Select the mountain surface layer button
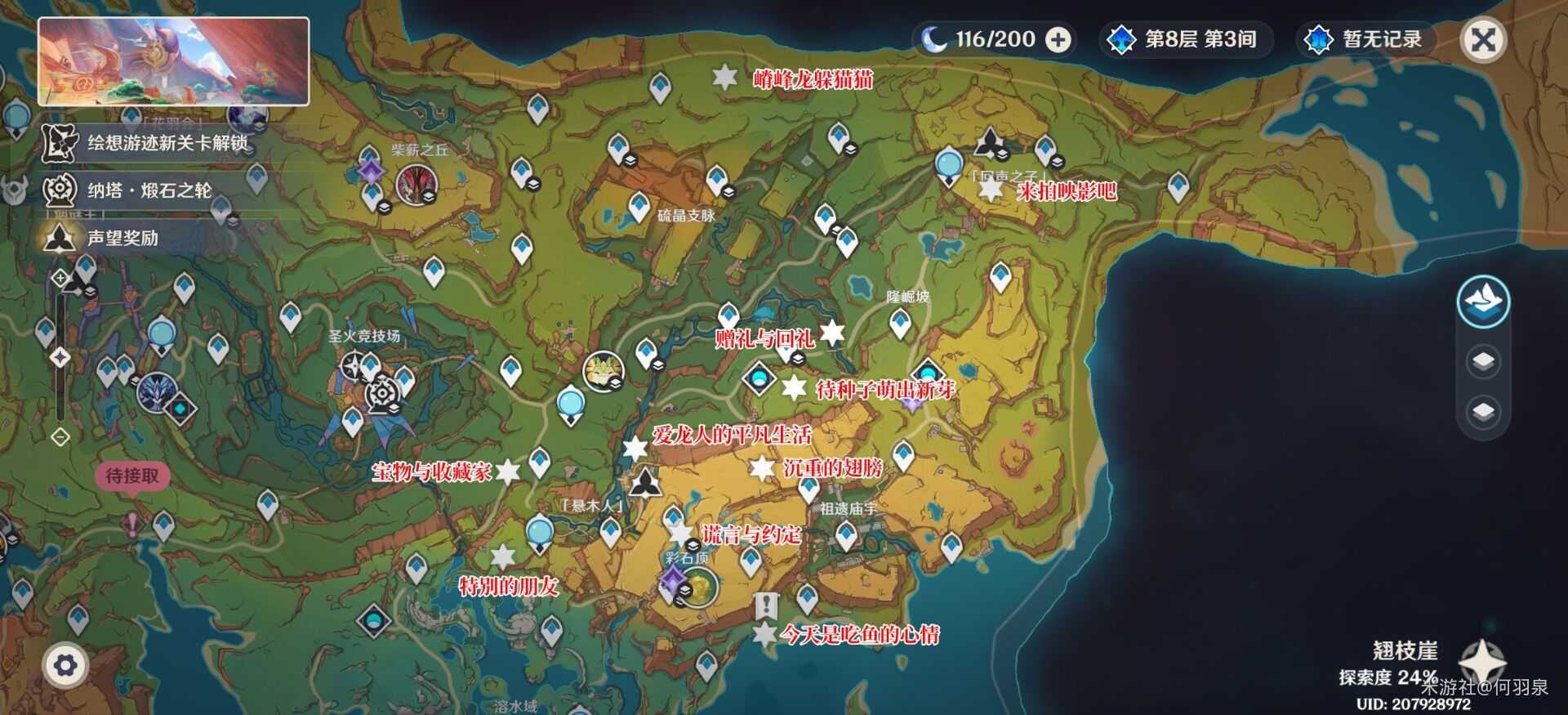 point(1483,302)
